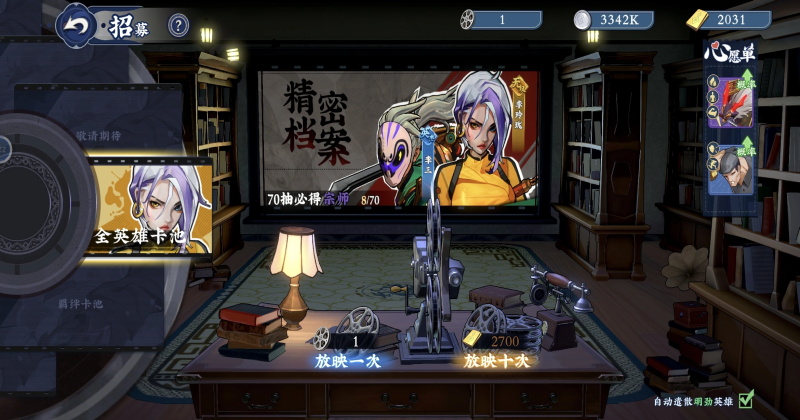Tap the gold bar currency counter

point(729,19)
